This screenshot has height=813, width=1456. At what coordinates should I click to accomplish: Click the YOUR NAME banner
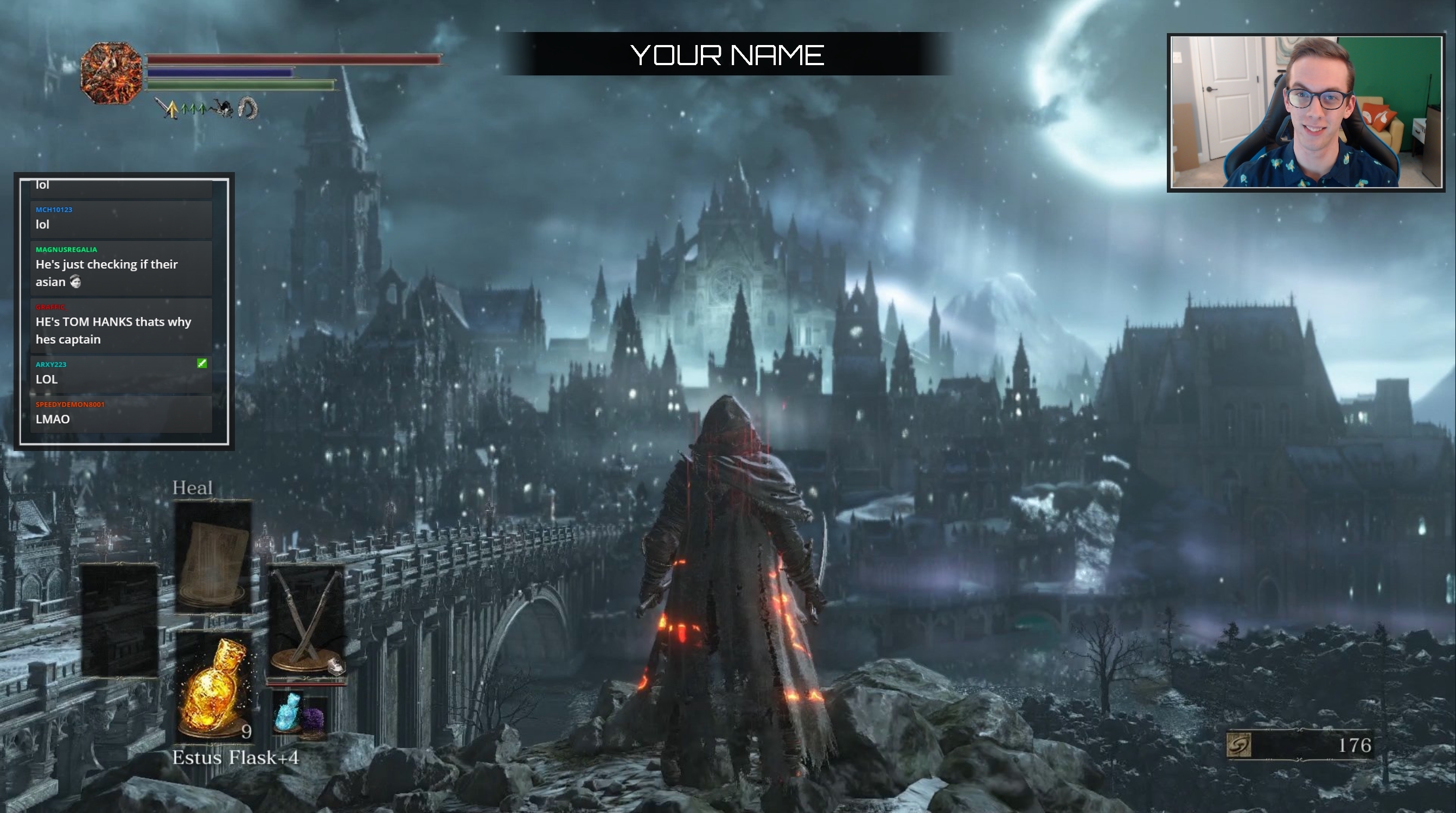[727, 54]
